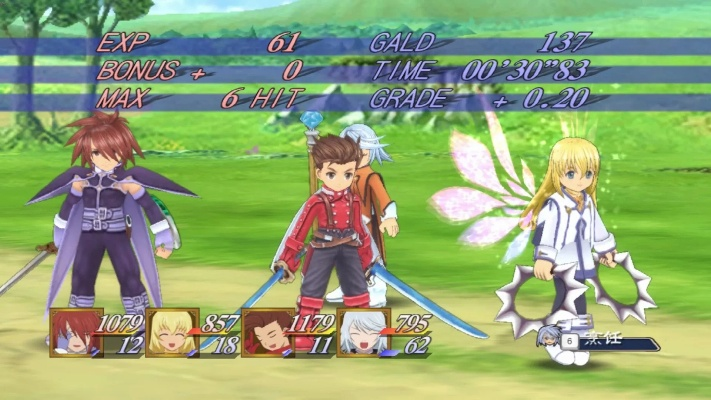Screen dimensions: 711x400
Task: Choose Lloyd's brown-haired party portrait
Action: click(x=265, y=332)
